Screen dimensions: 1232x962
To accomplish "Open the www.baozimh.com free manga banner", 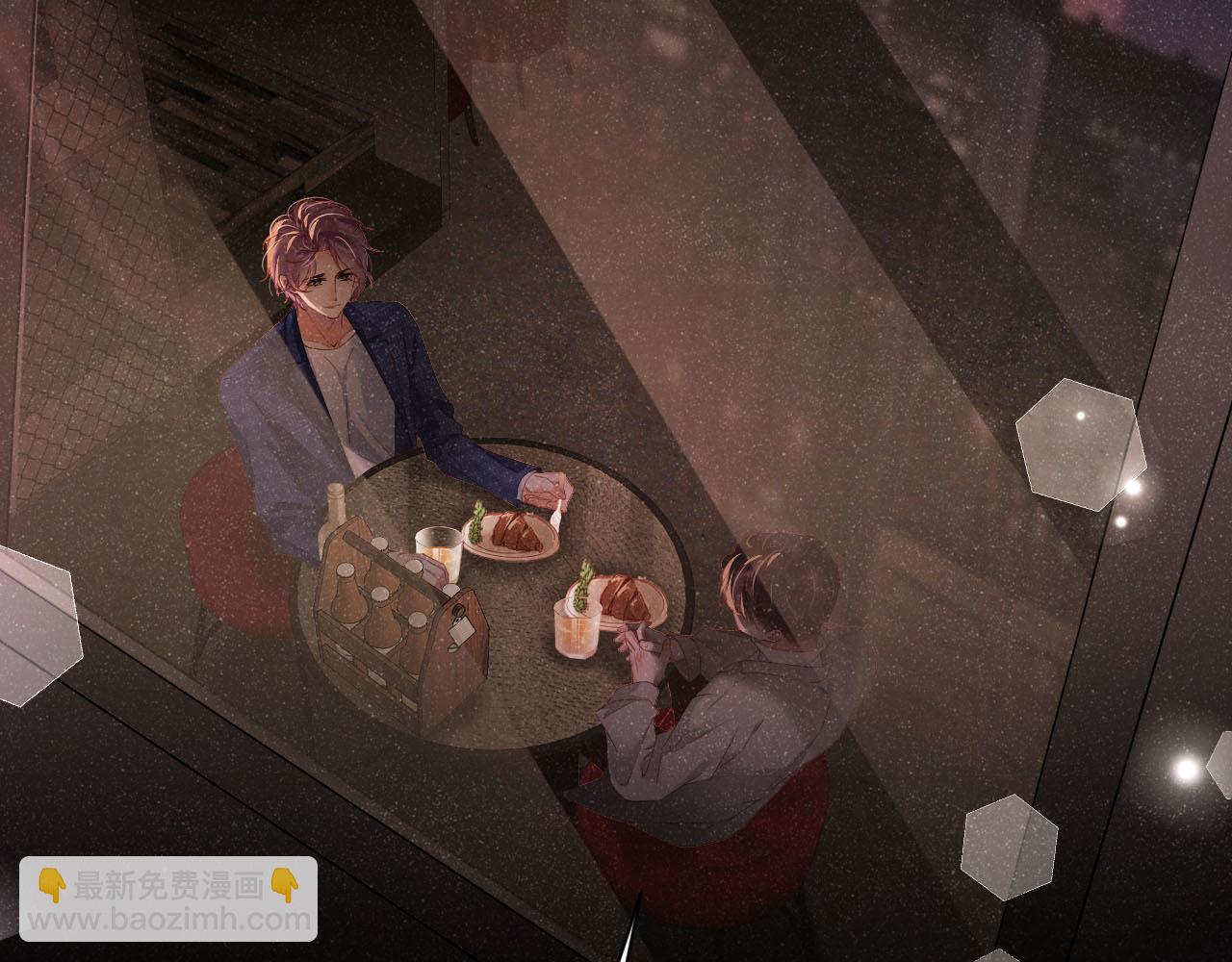I will pos(168,899).
